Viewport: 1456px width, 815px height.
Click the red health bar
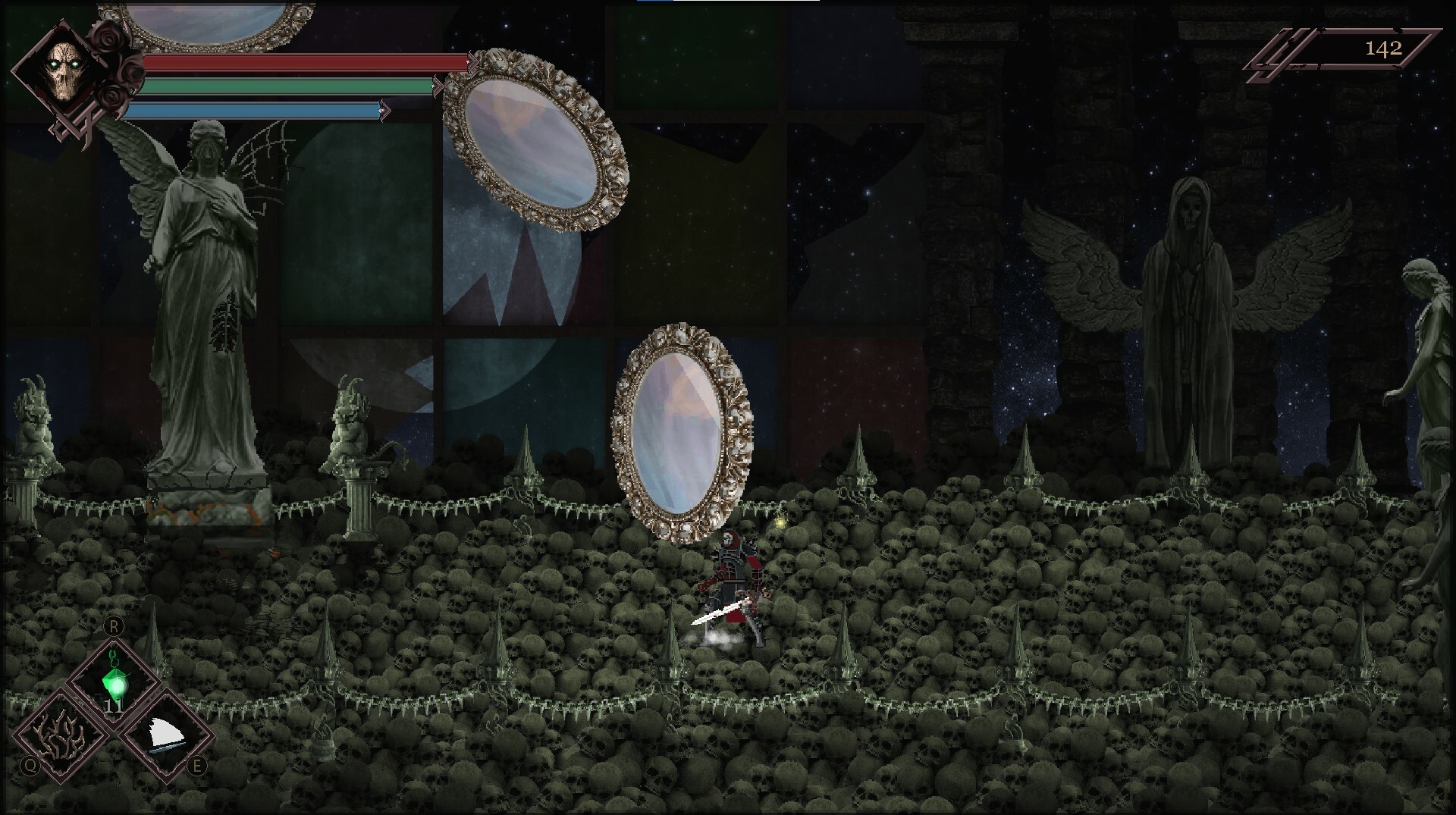pyautogui.click(x=303, y=61)
